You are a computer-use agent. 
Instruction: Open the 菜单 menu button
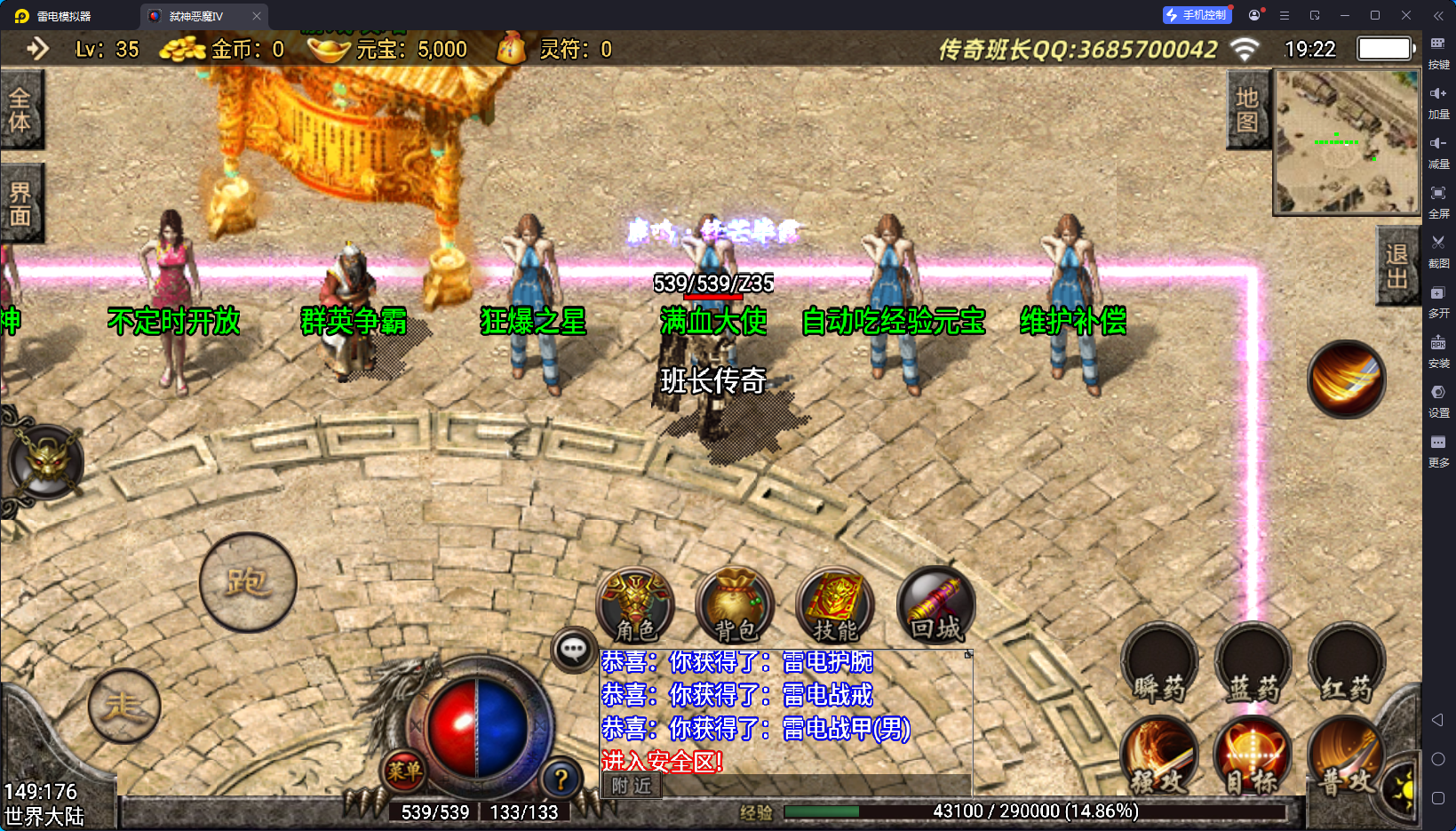pyautogui.click(x=404, y=771)
